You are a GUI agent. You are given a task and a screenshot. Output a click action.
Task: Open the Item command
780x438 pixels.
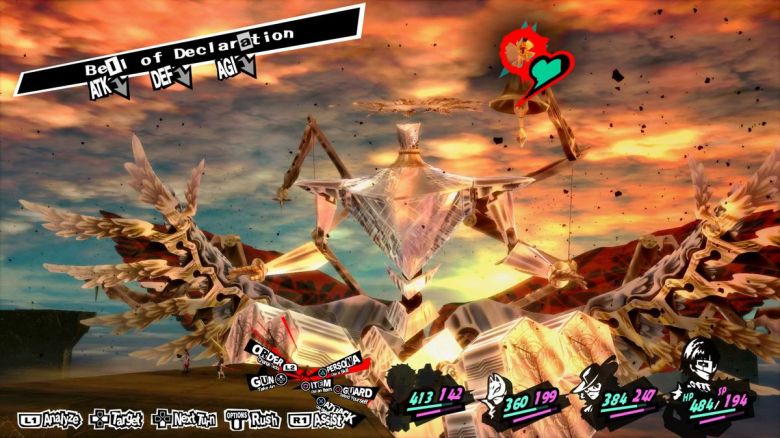320,384
